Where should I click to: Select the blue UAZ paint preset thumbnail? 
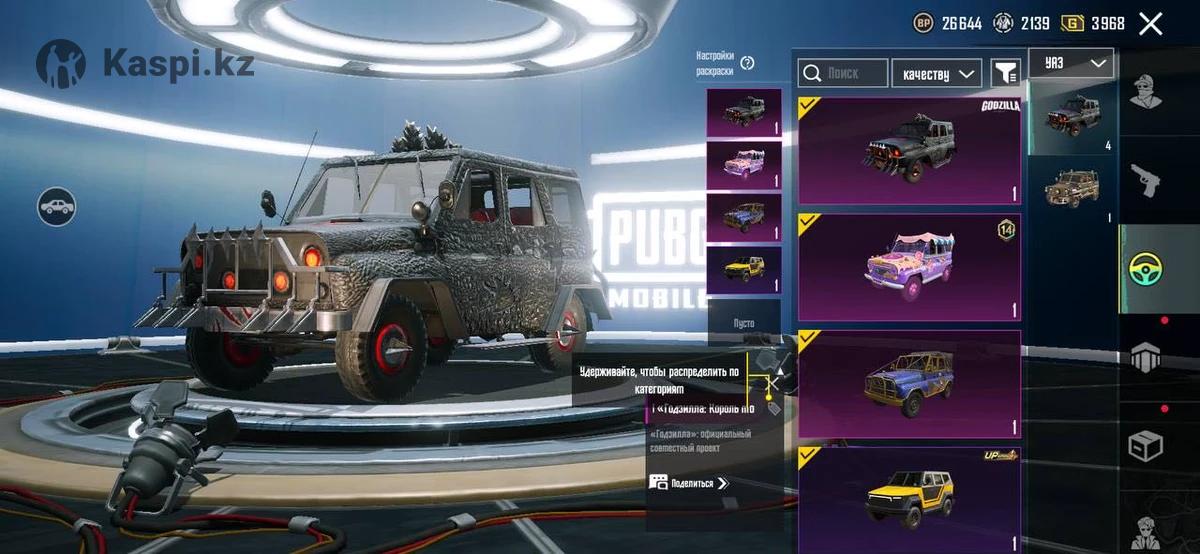(x=744, y=216)
